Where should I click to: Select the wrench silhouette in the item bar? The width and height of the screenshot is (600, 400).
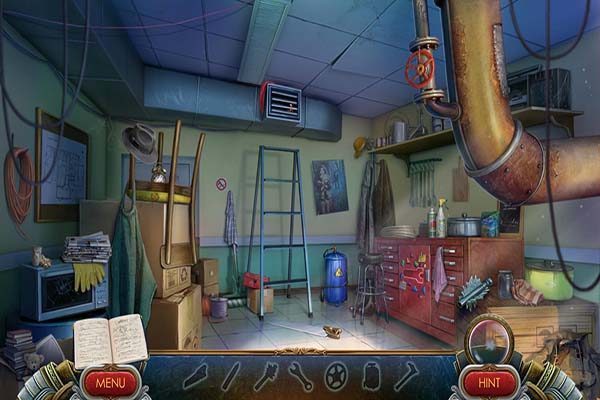click(x=300, y=376)
